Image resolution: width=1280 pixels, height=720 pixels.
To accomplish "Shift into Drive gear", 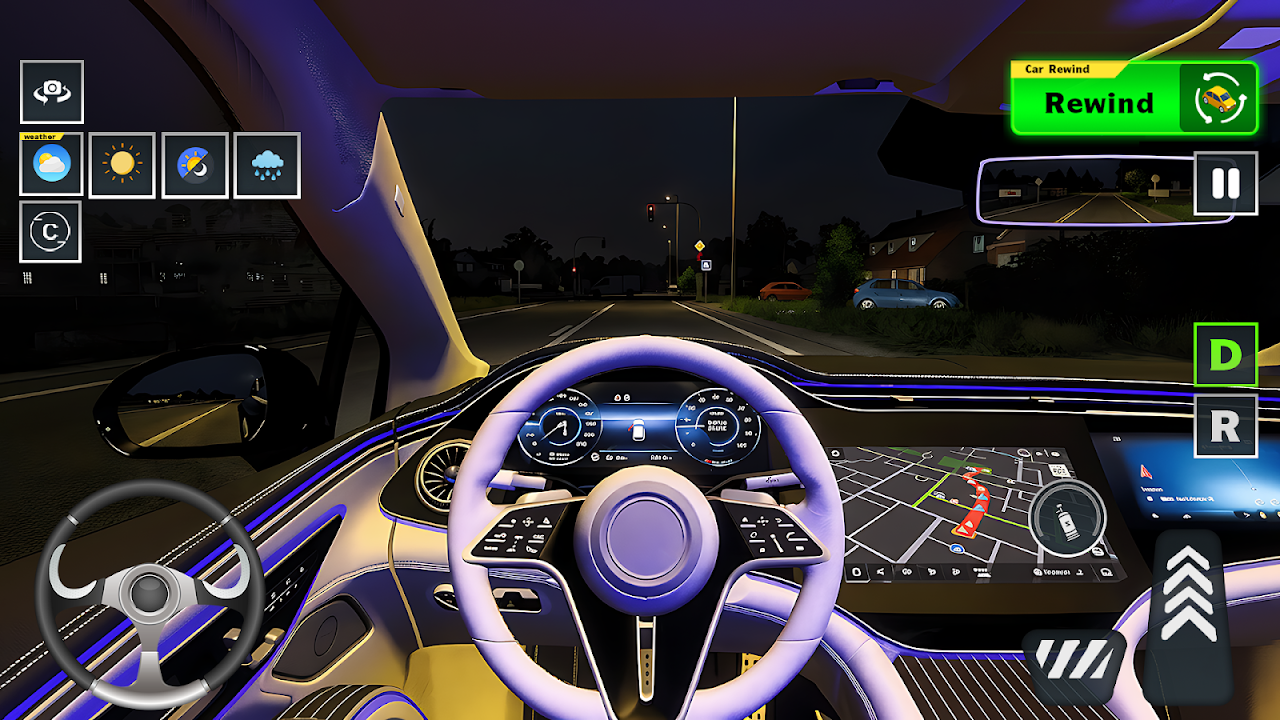I will click(x=1225, y=355).
